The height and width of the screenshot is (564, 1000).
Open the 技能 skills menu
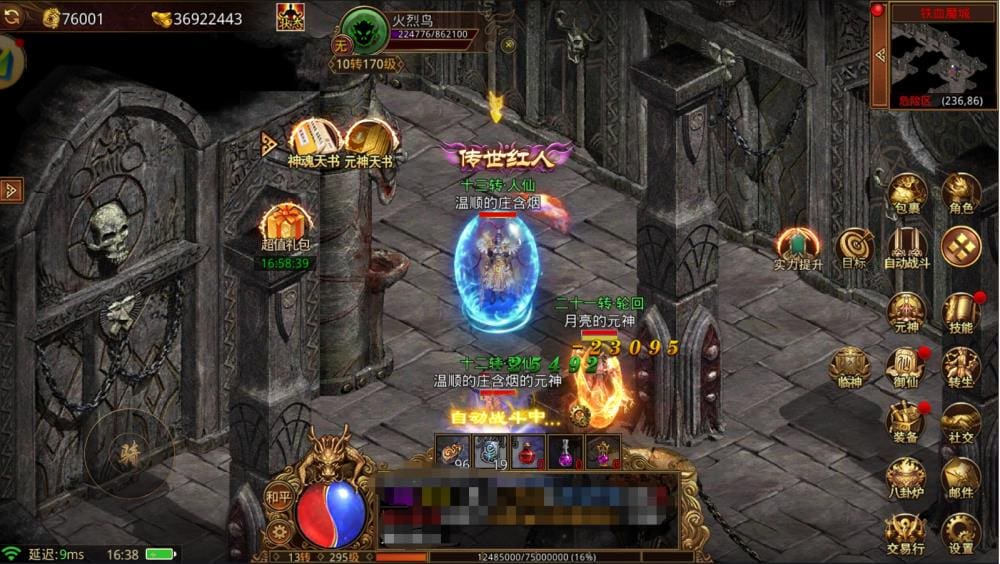tap(961, 311)
